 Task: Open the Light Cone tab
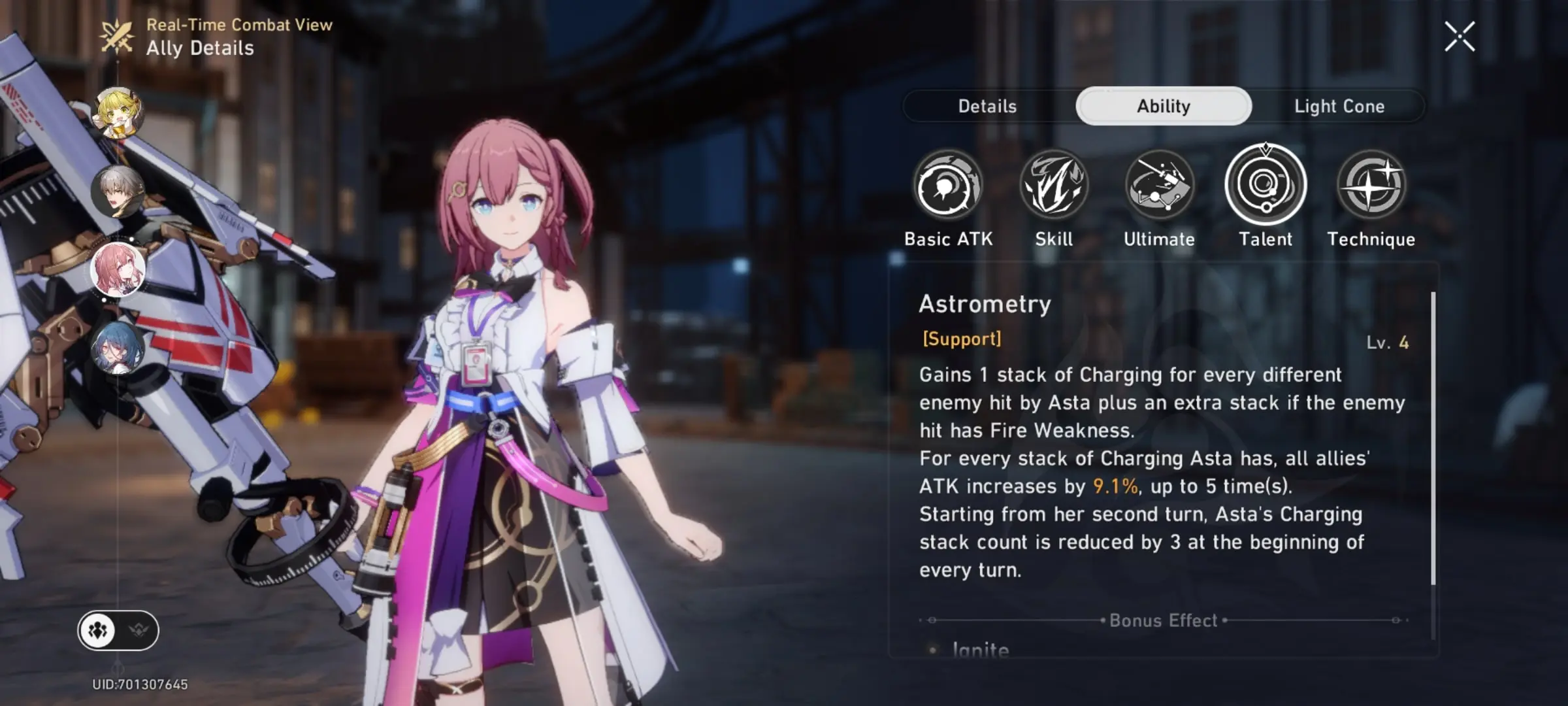point(1339,106)
